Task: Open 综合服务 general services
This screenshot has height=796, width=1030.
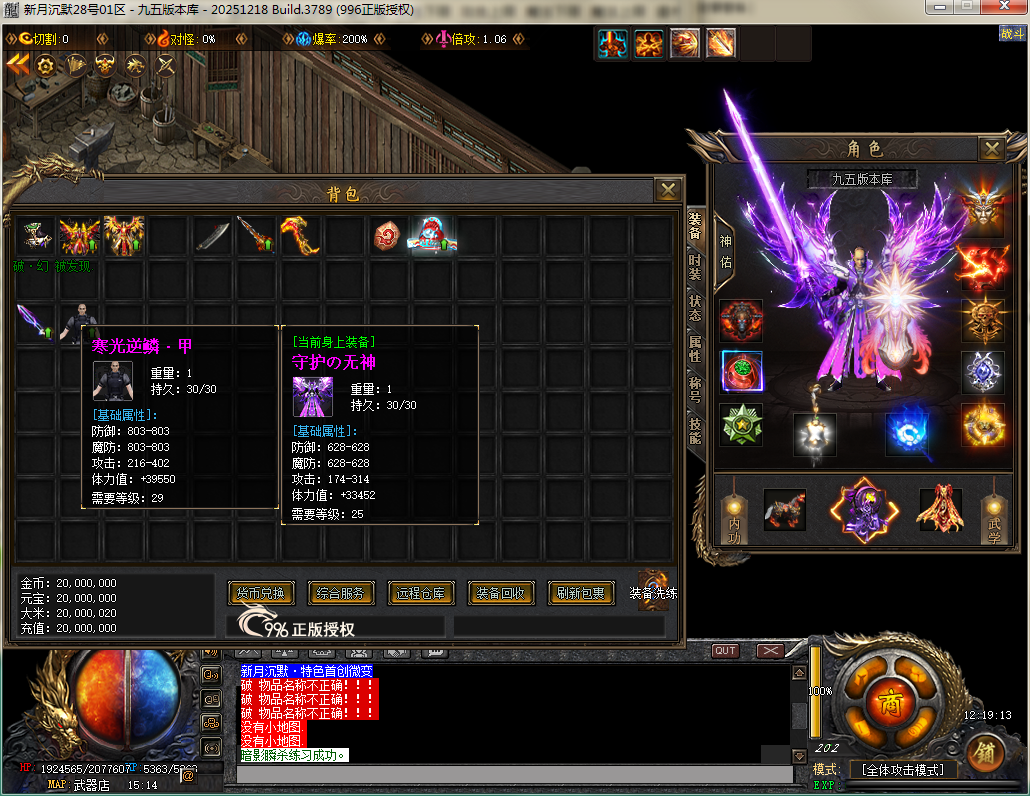Action: [x=341, y=593]
